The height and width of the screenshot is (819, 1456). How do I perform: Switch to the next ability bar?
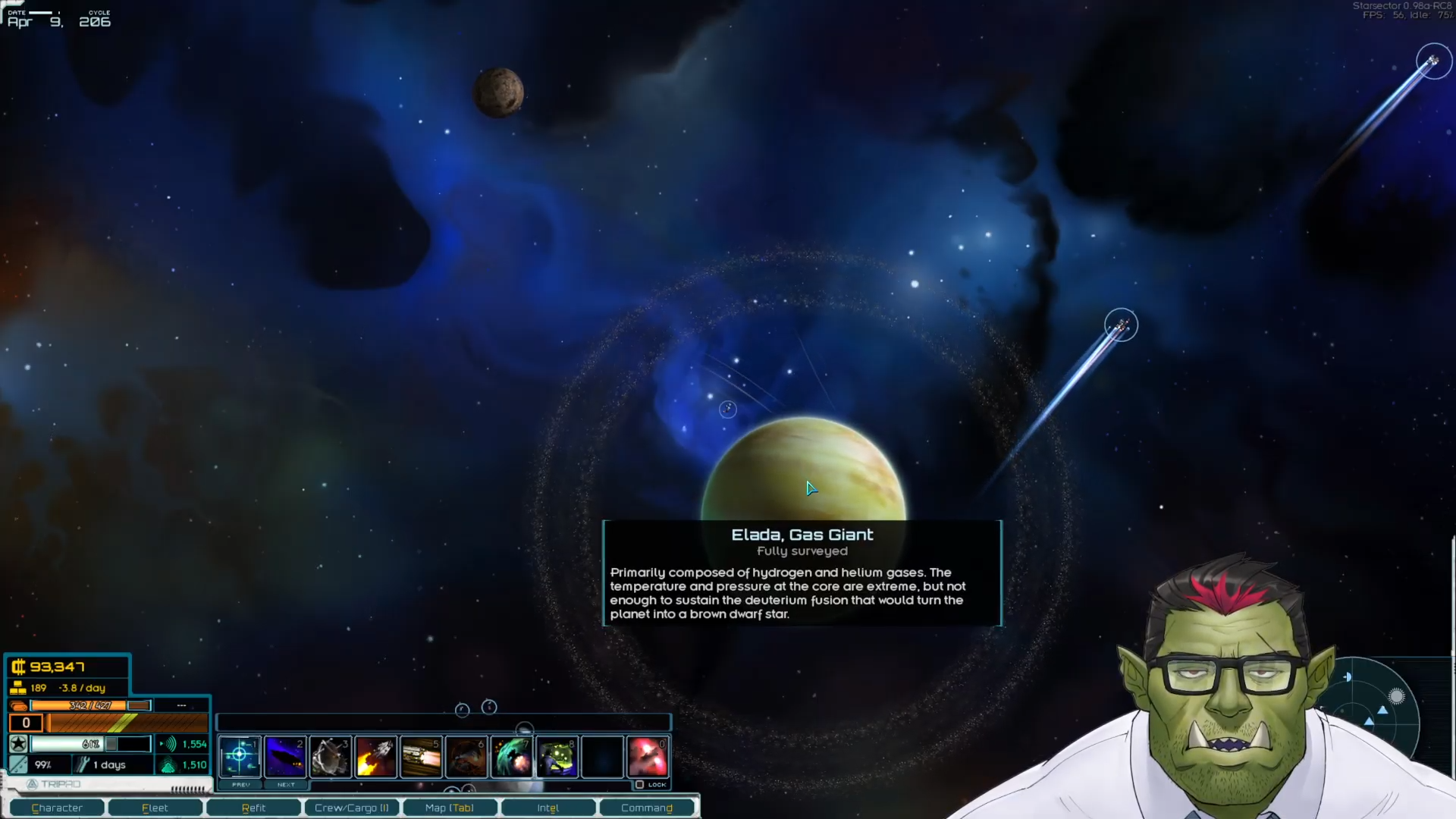click(x=286, y=785)
